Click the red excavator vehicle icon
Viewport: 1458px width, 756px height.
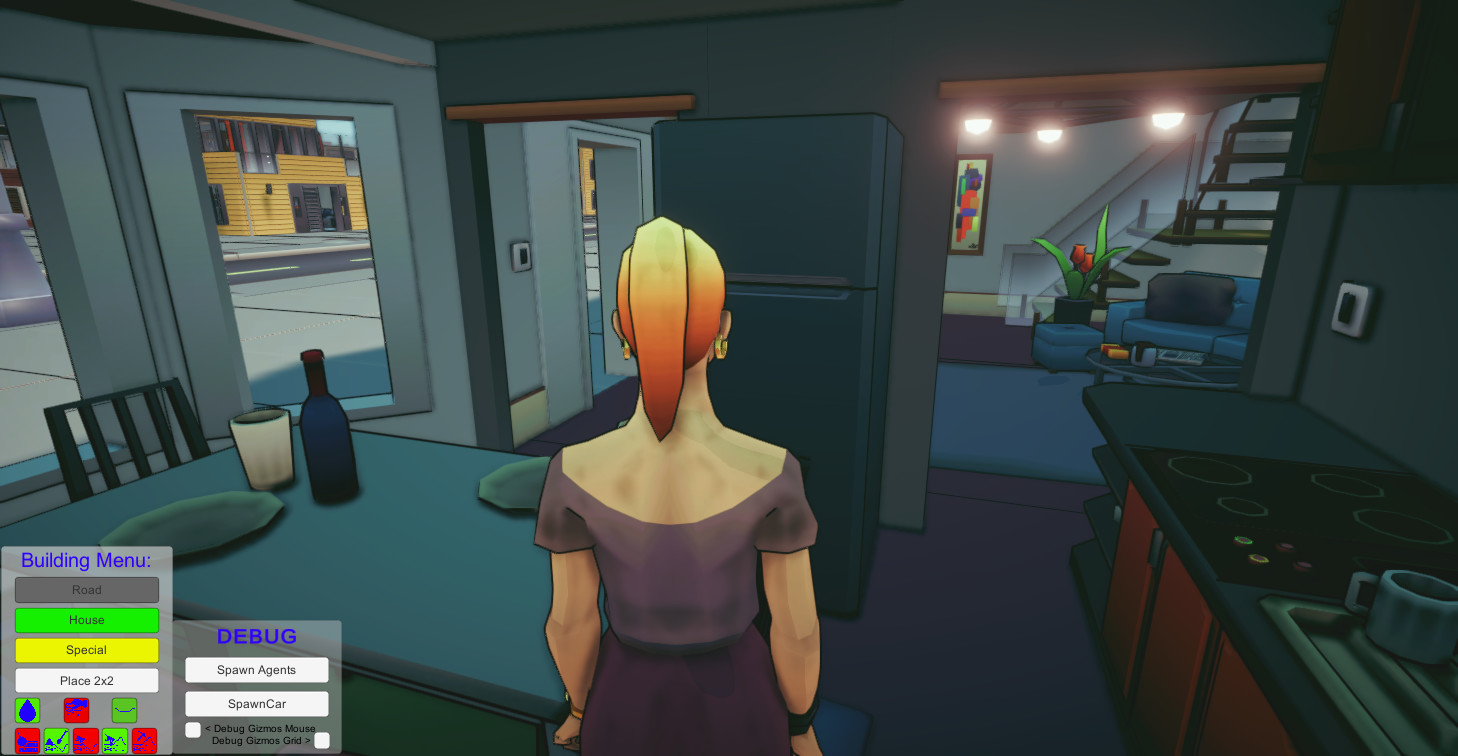[77, 710]
